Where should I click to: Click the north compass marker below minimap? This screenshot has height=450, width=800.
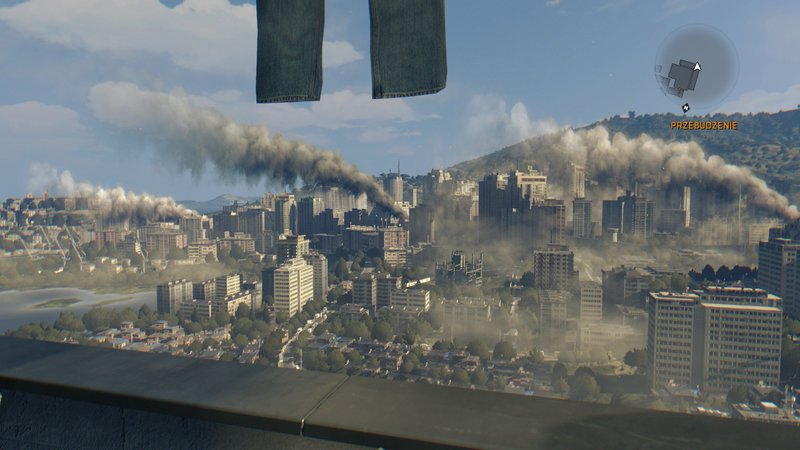(x=686, y=108)
